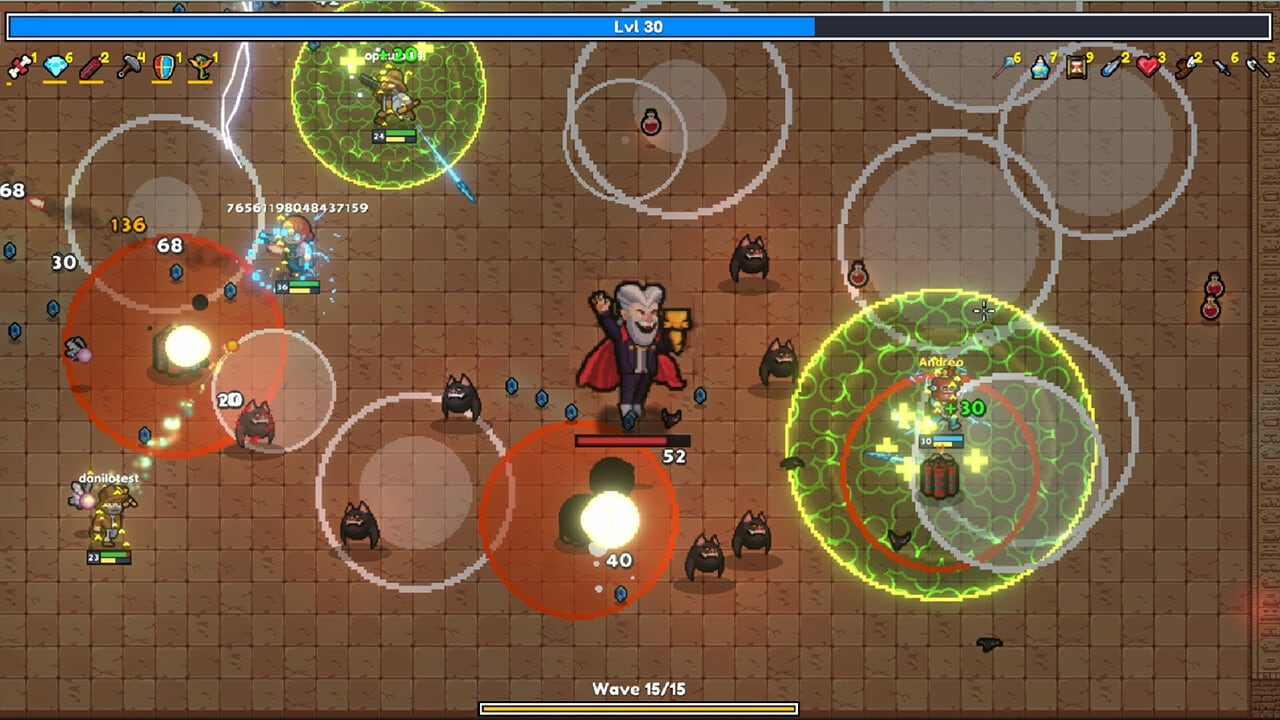Click the red and blue shield icon
The image size is (1280, 720).
tap(164, 67)
